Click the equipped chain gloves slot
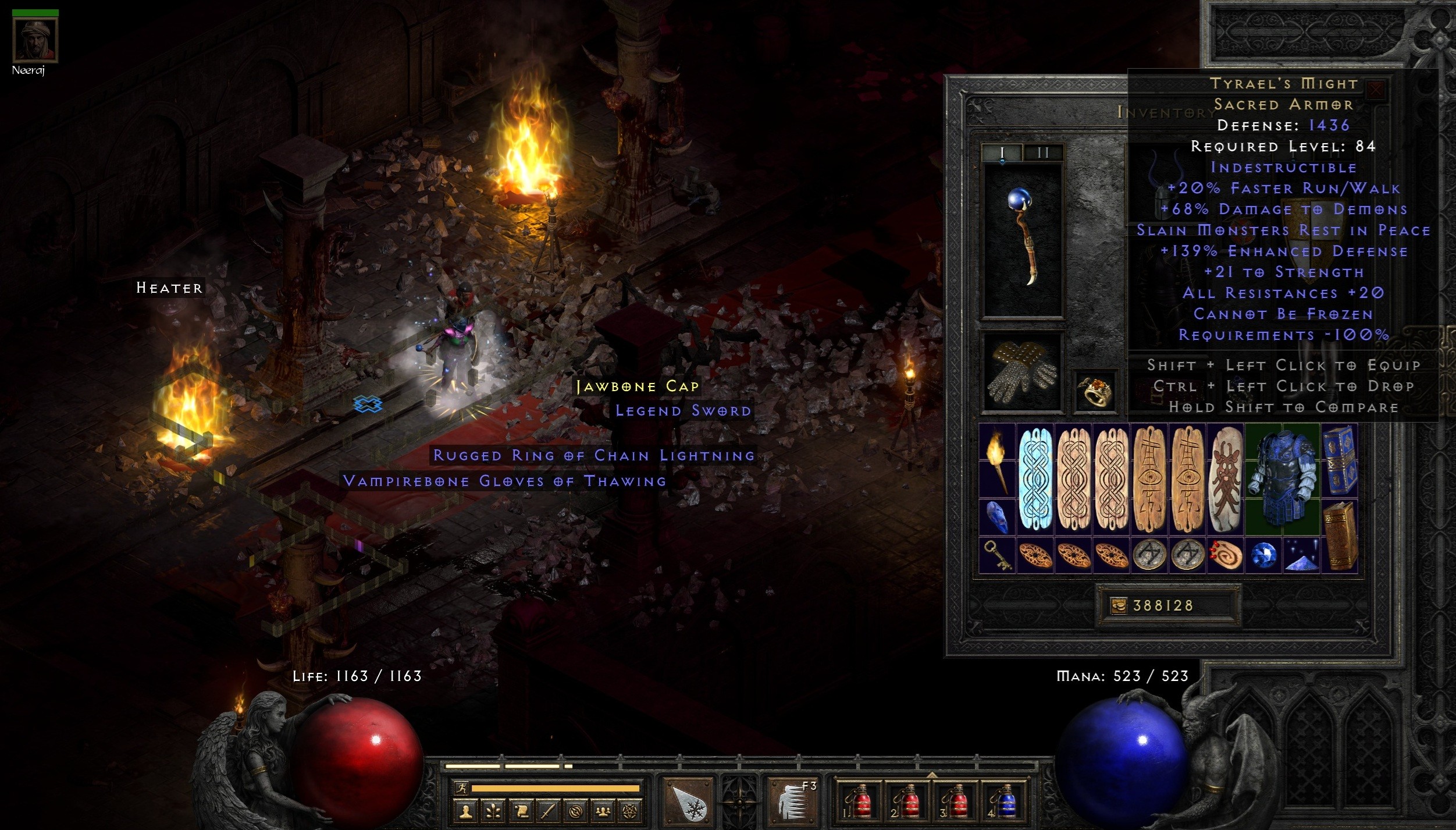Screen dimensions: 1456x830 pyautogui.click(x=1022, y=373)
